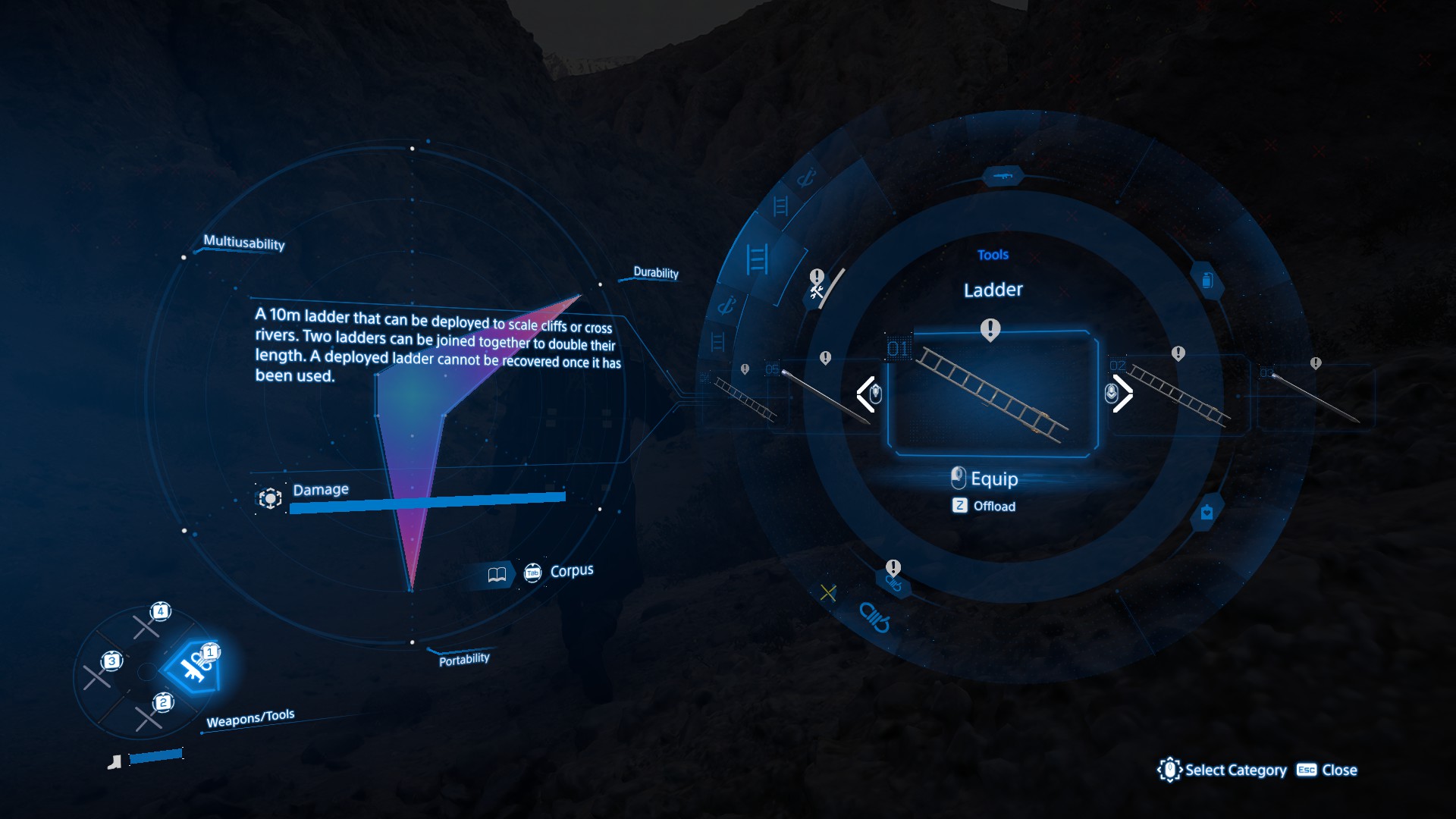
Task: Cycle to the previous tool with left arrow
Action: (x=867, y=394)
